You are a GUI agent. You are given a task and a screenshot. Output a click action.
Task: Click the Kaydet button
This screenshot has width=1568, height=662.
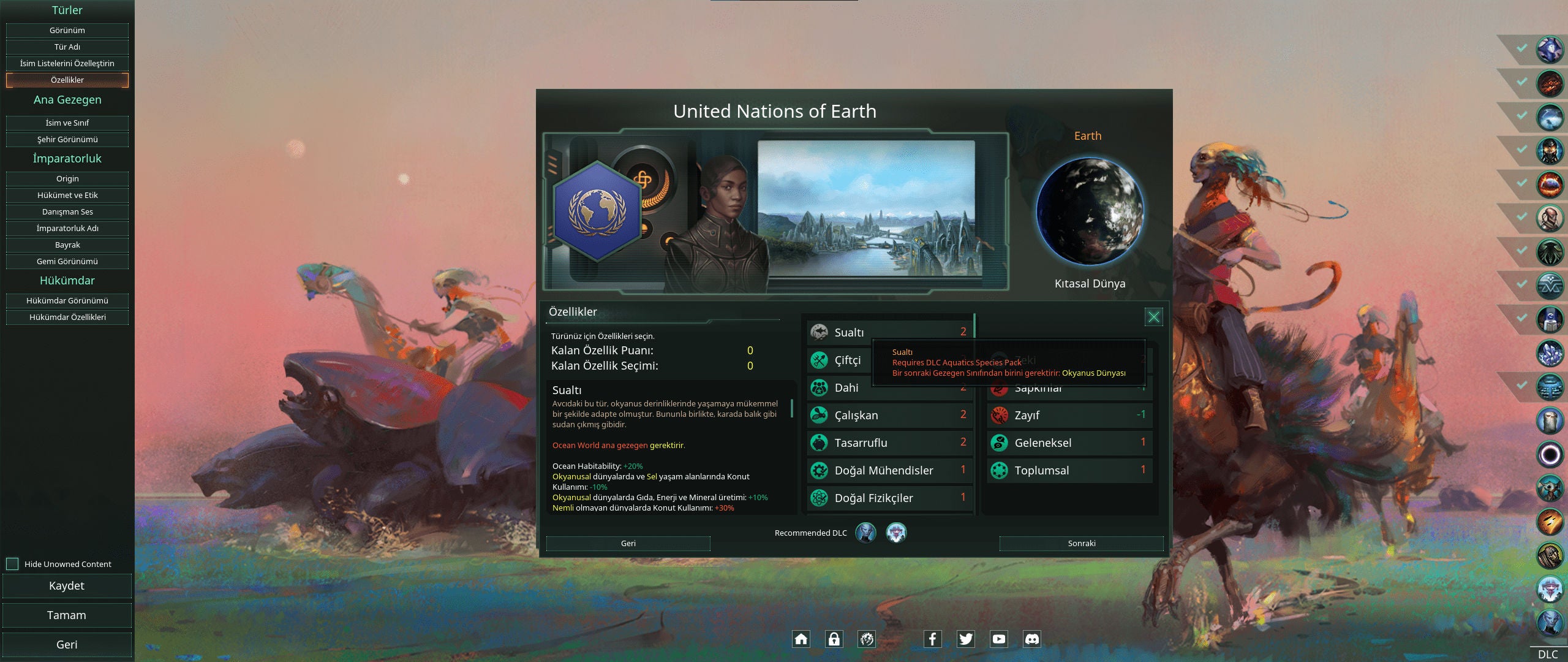tap(67, 585)
